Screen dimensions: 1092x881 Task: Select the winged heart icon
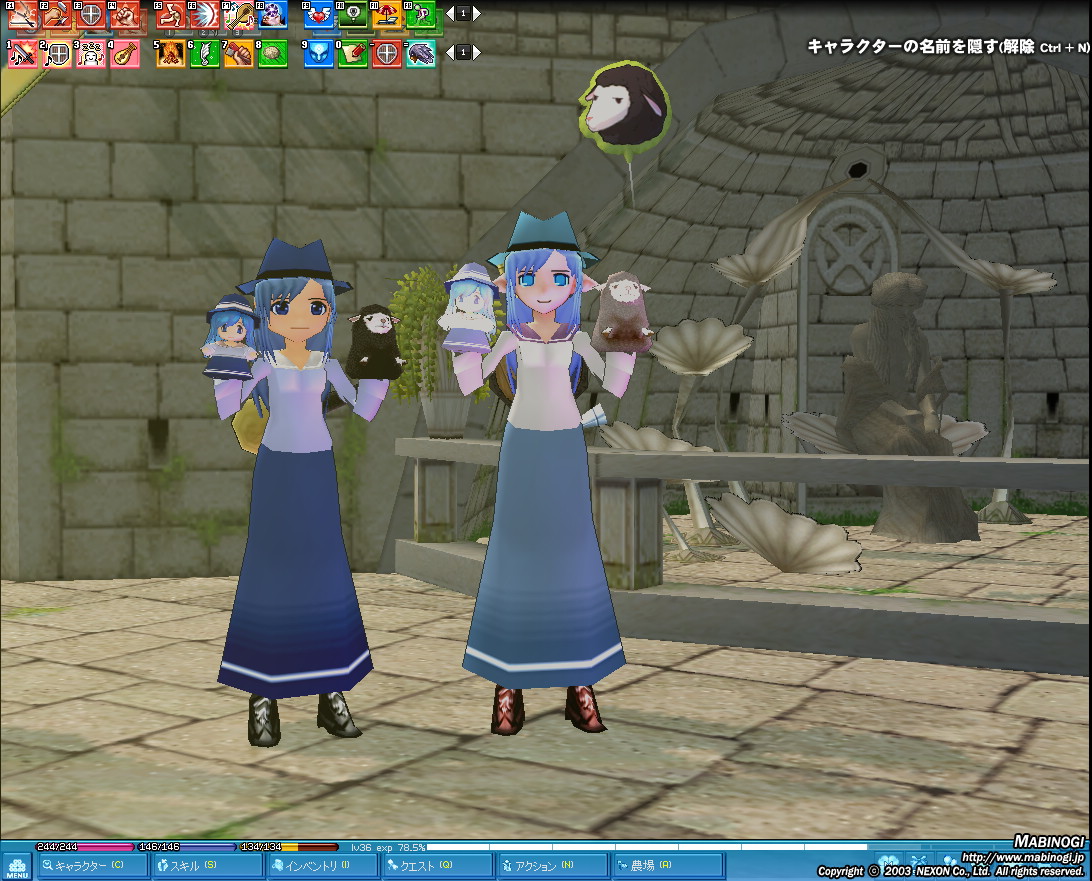319,15
